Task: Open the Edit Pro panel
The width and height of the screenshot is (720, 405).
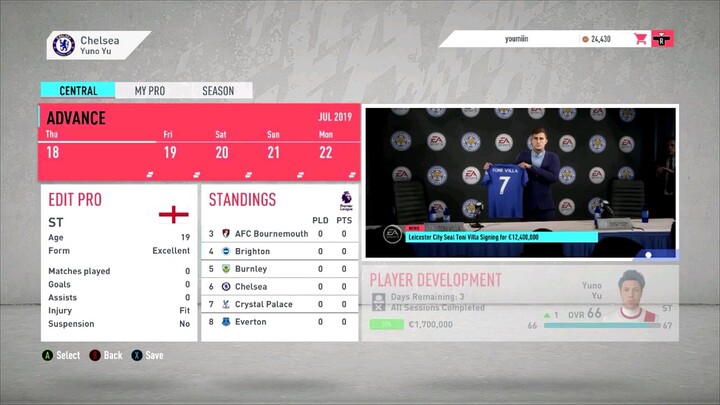Action: click(x=118, y=262)
